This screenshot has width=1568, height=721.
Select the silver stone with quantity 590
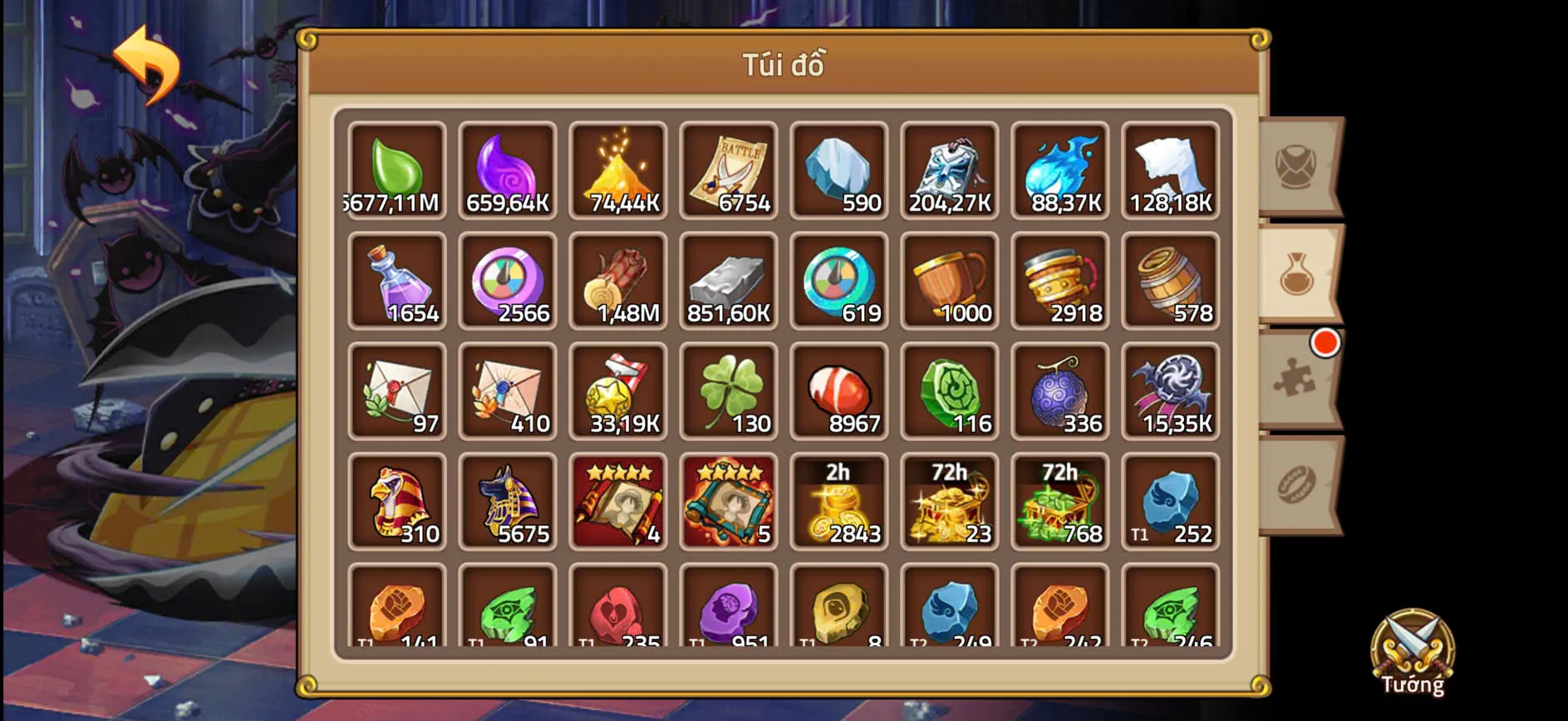pyautogui.click(x=839, y=170)
